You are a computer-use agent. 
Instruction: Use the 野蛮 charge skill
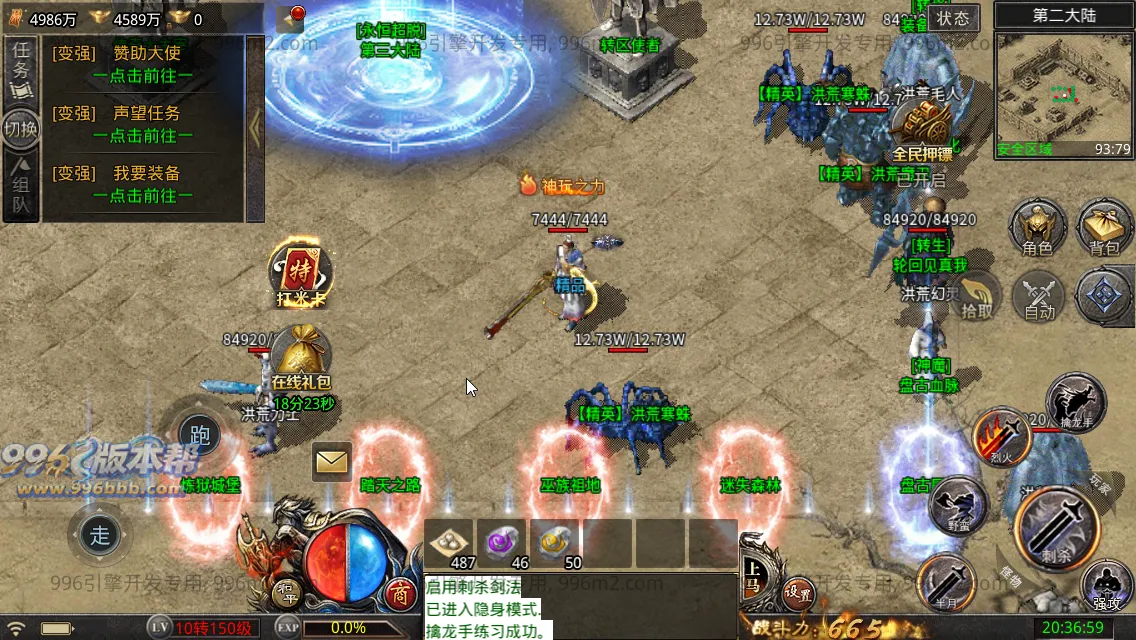point(957,505)
